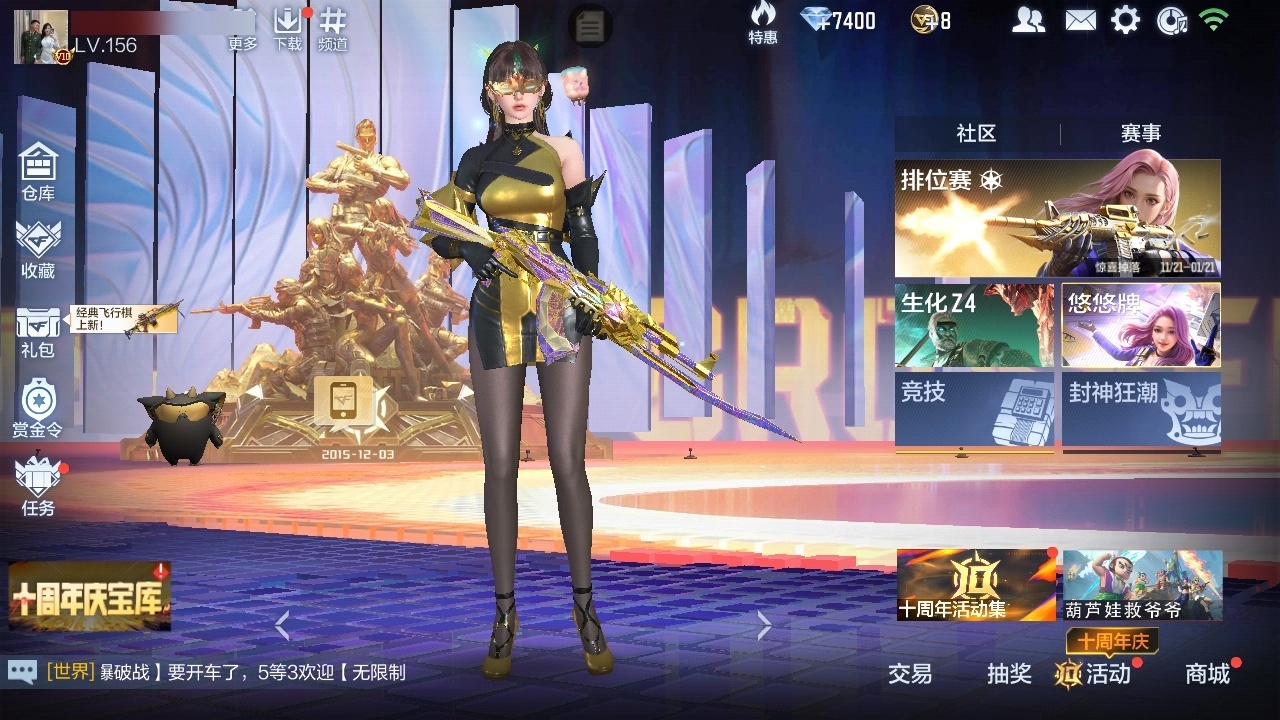Viewport: 1280px width, 720px height.
Task: Open the 仓库 warehouse menu
Action: coord(38,171)
